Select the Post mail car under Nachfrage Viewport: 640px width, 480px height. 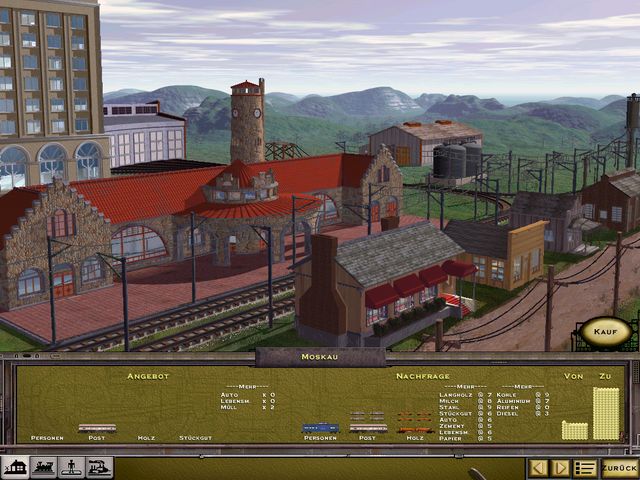point(368,428)
